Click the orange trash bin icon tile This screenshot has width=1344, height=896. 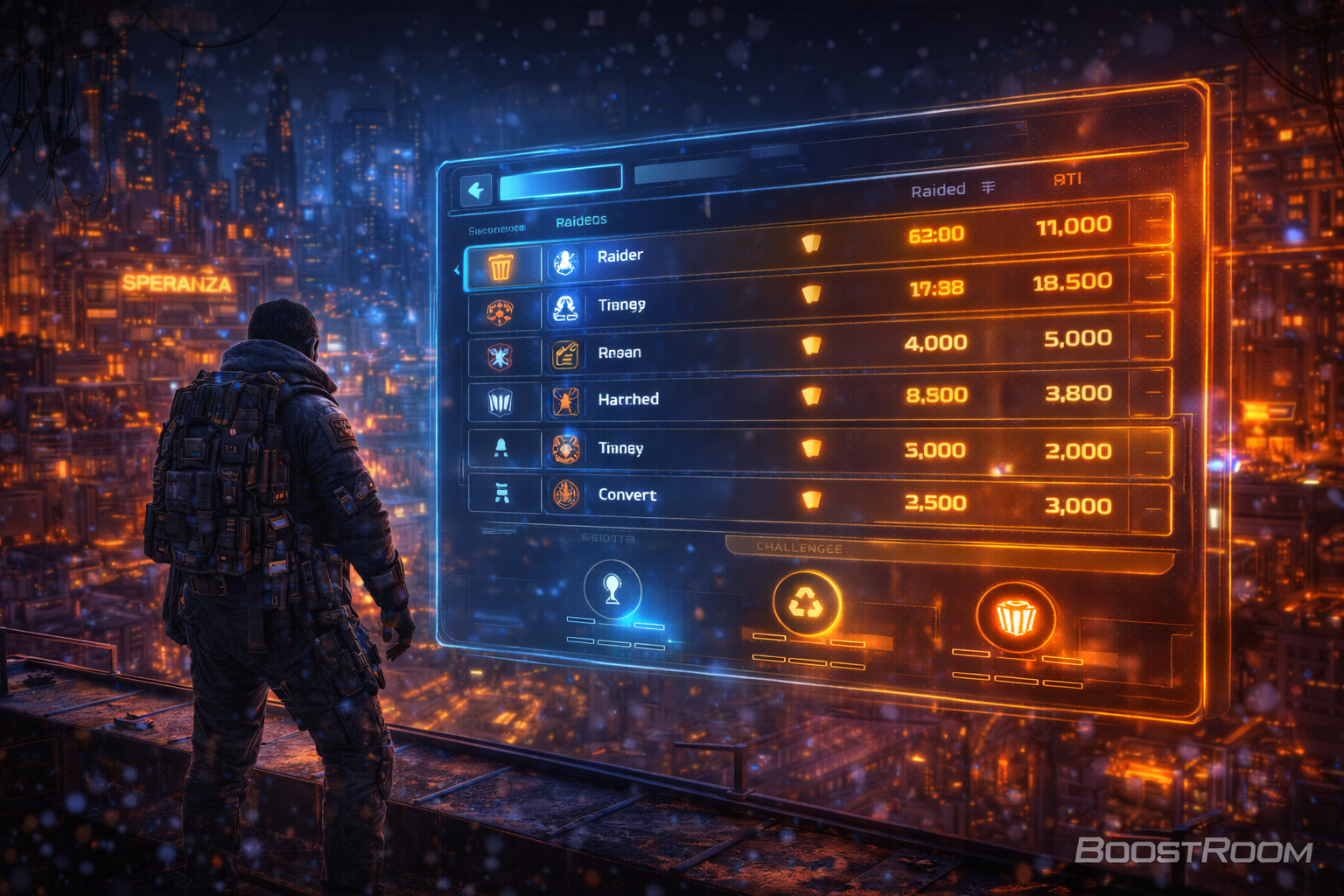[500, 266]
